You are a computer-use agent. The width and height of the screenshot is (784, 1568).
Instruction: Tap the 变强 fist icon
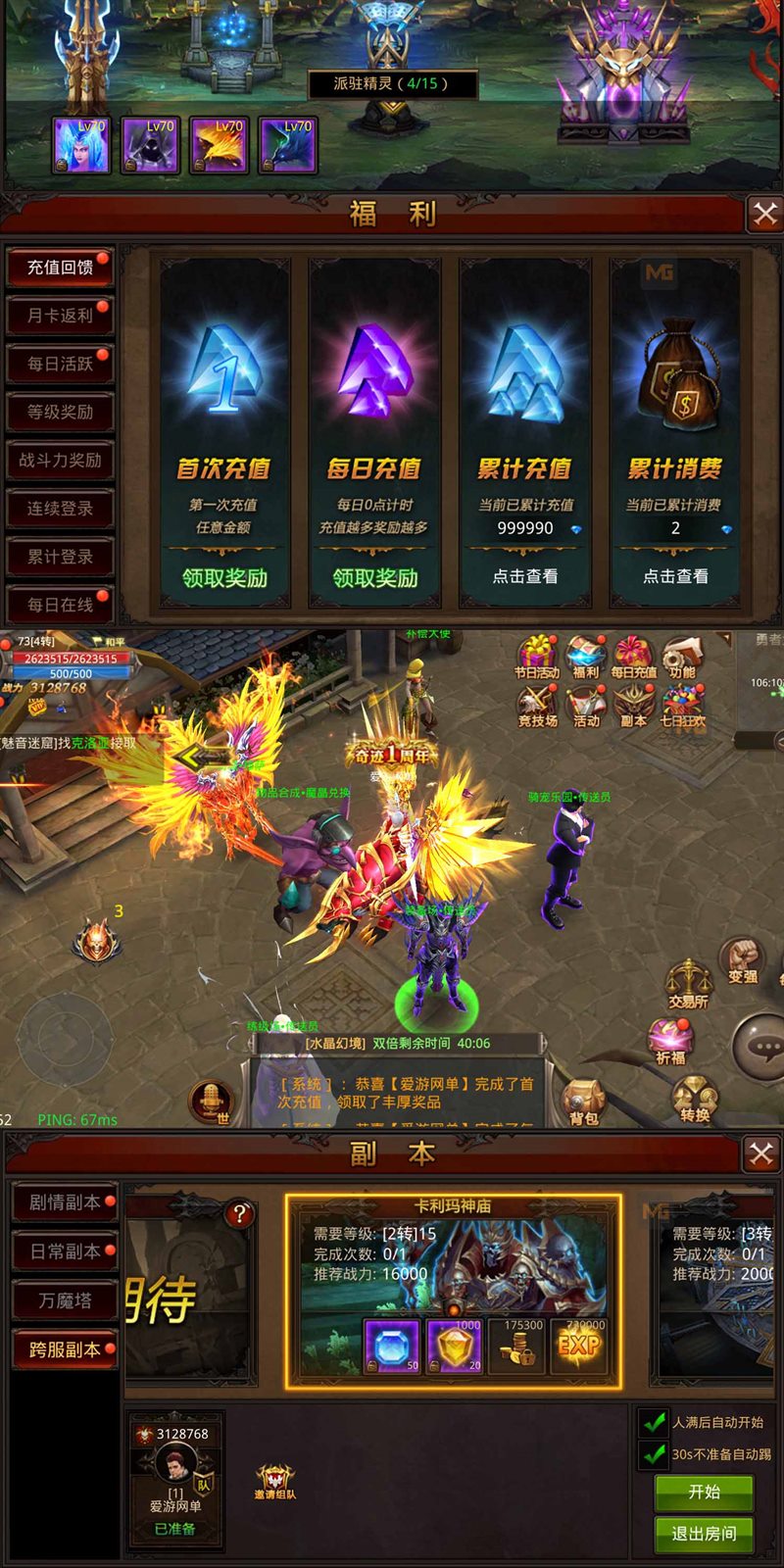pos(742,958)
